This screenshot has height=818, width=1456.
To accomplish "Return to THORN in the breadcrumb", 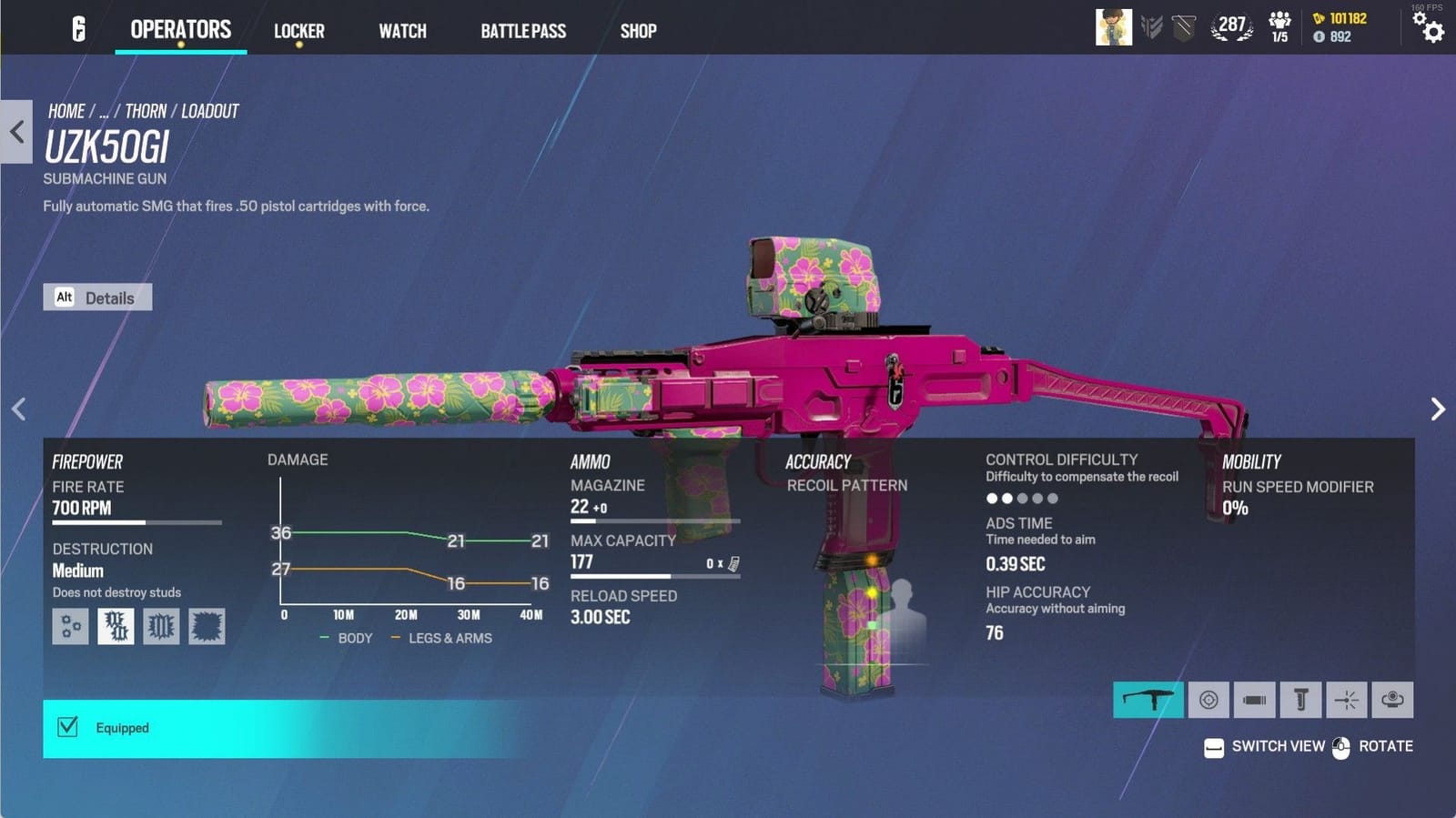I will tap(146, 111).
